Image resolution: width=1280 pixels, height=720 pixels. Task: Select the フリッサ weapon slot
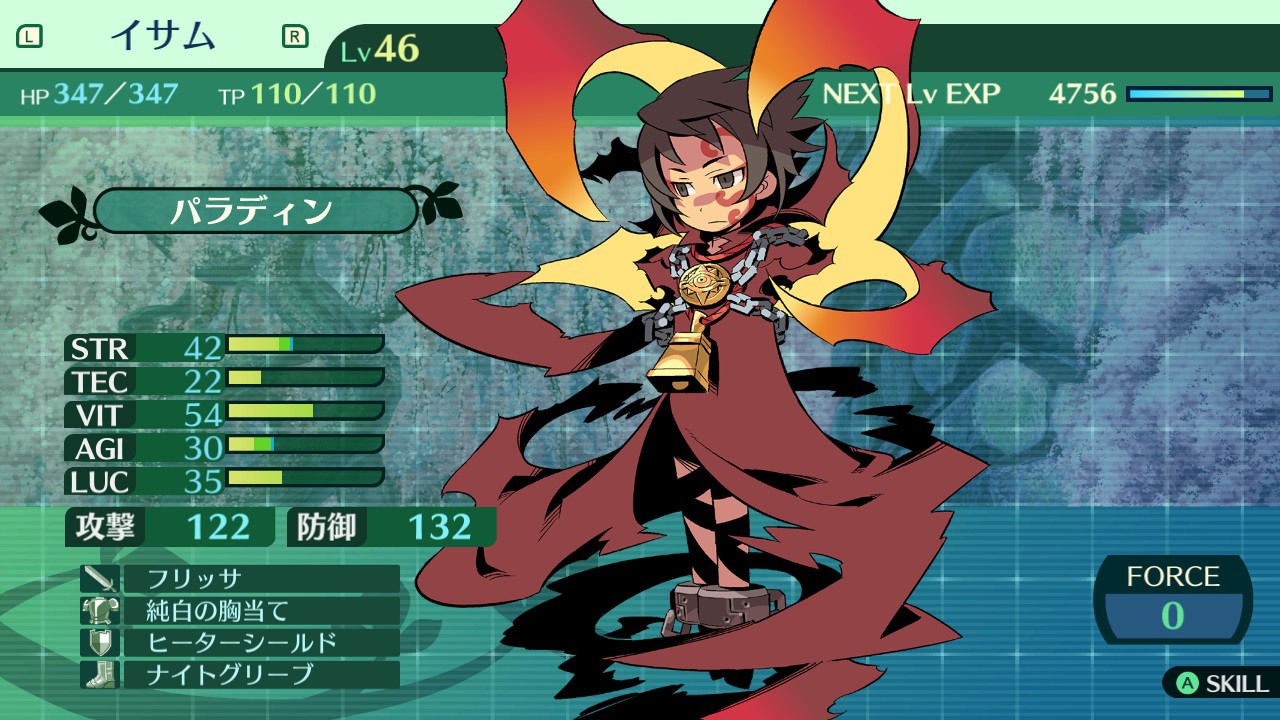(x=258, y=579)
